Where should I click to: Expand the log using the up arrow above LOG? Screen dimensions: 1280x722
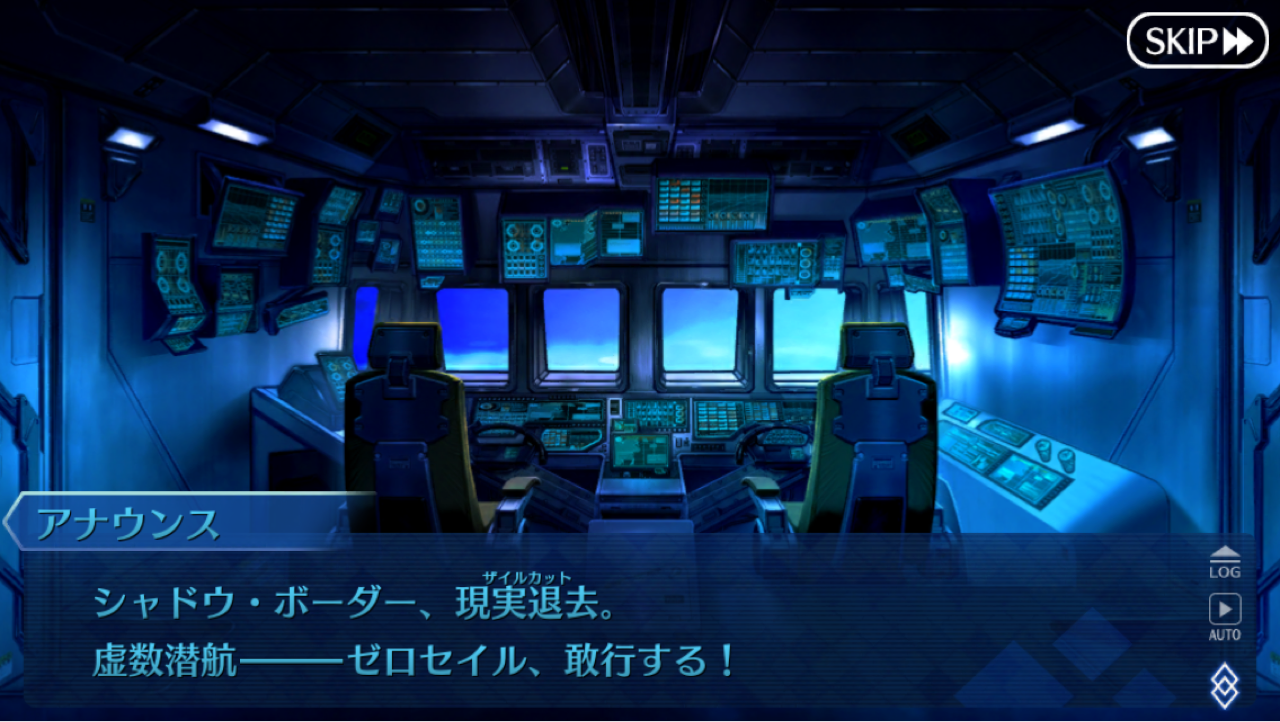point(1225,550)
